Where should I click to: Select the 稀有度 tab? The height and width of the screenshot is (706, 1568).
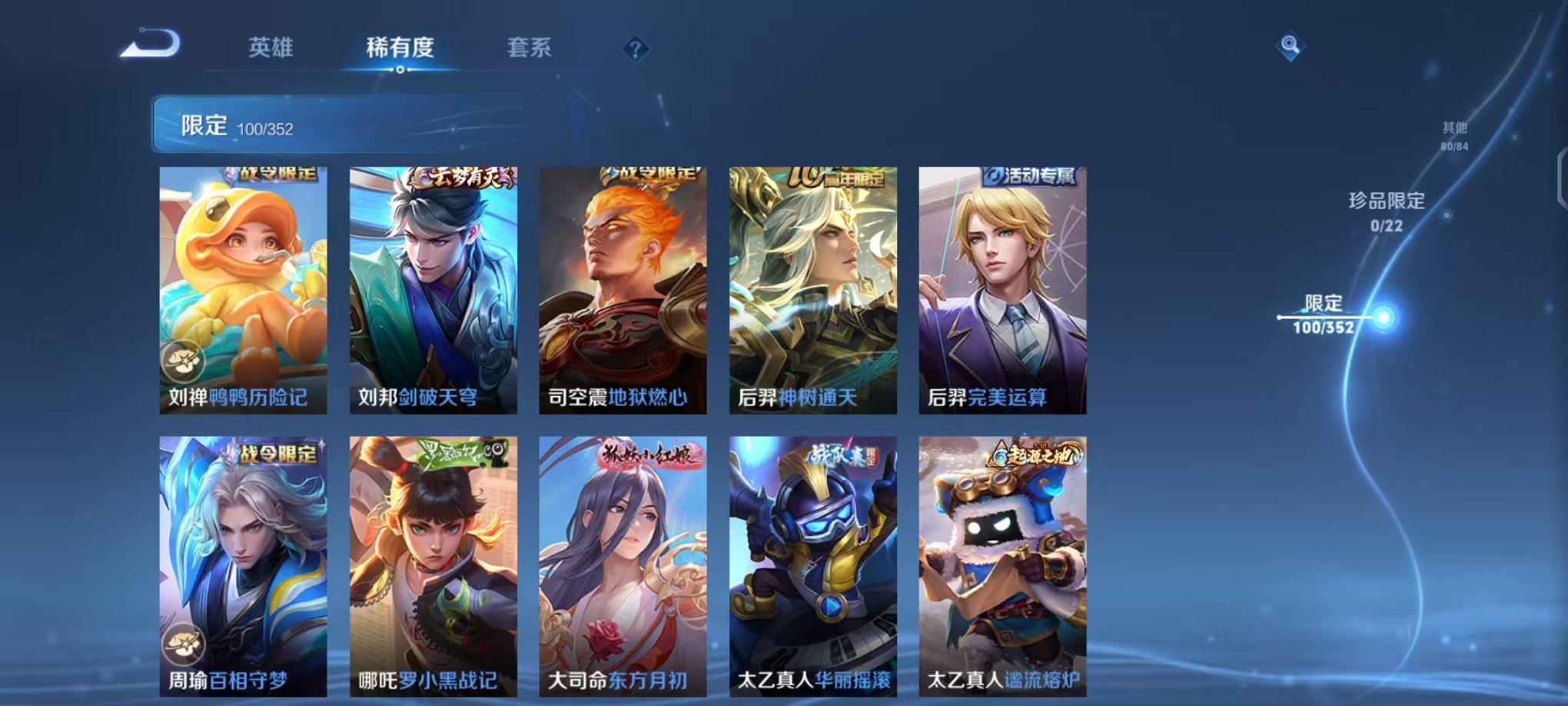(x=399, y=48)
